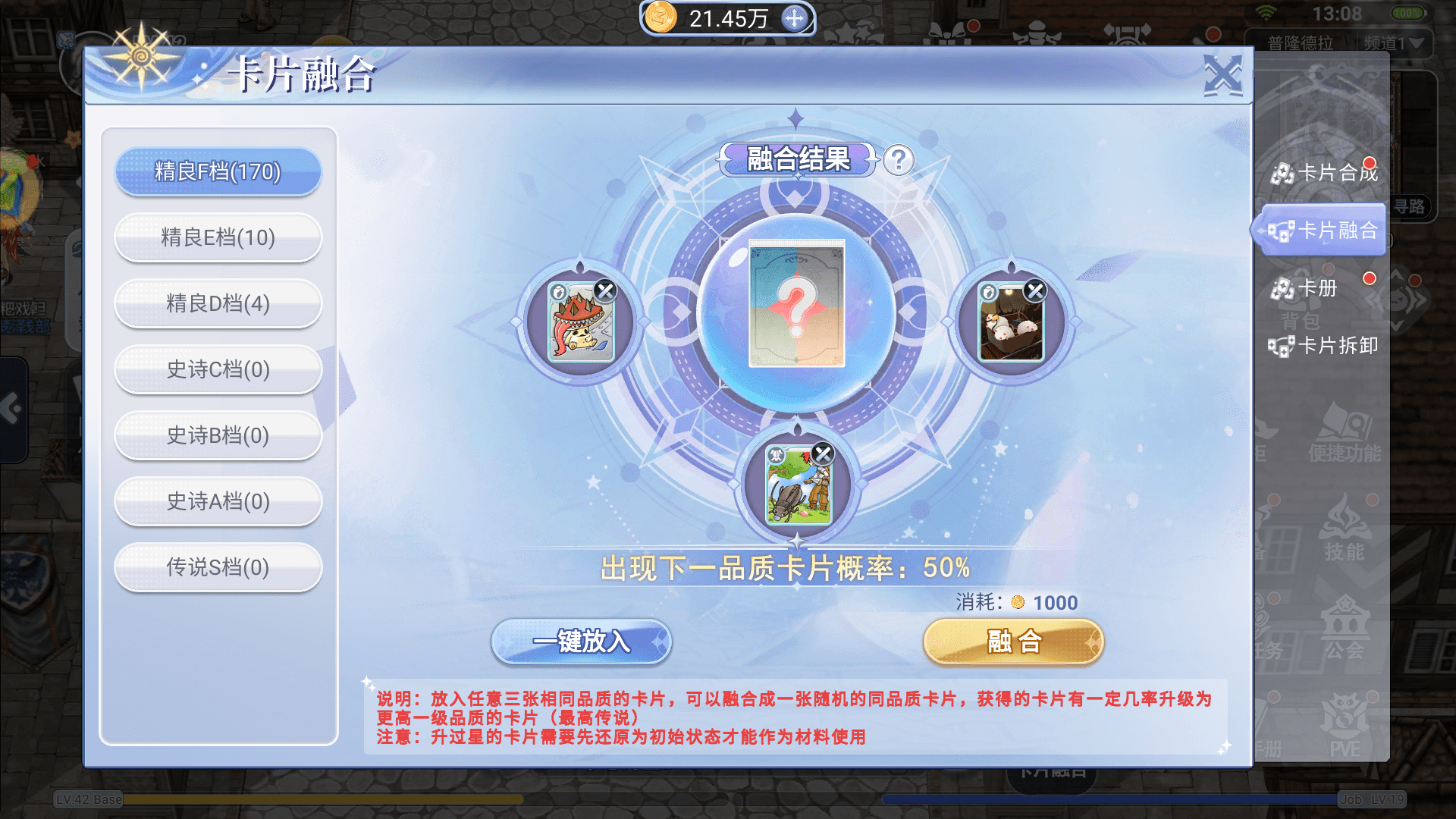Image resolution: width=1456 pixels, height=819 pixels.
Task: Switch to 精良E档(10) tier
Action: (x=218, y=238)
